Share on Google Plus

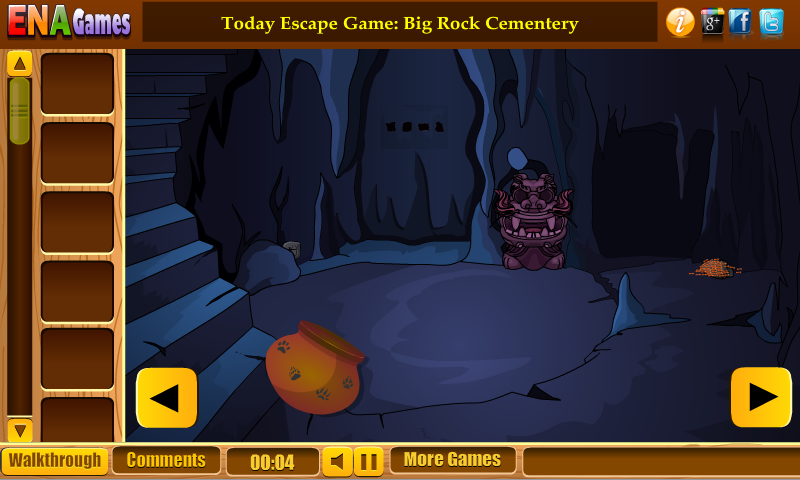pyautogui.click(x=712, y=22)
